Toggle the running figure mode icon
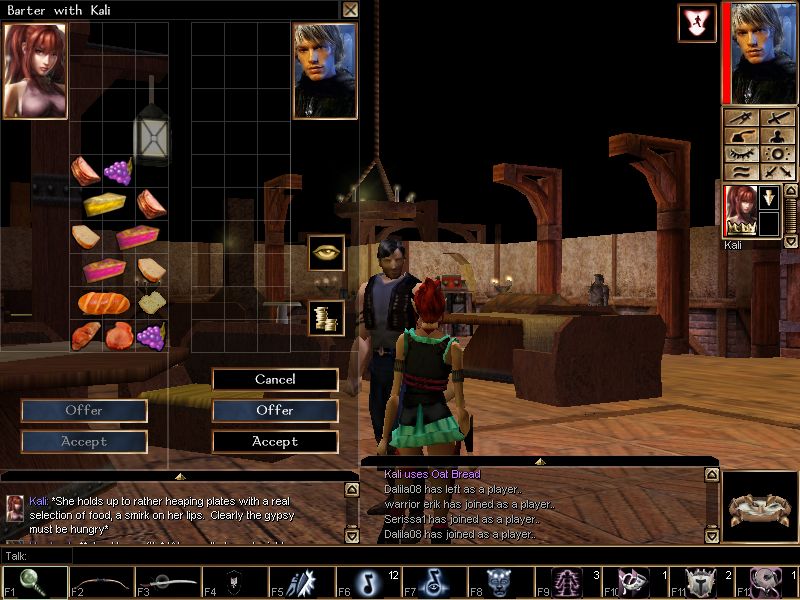 (697, 23)
